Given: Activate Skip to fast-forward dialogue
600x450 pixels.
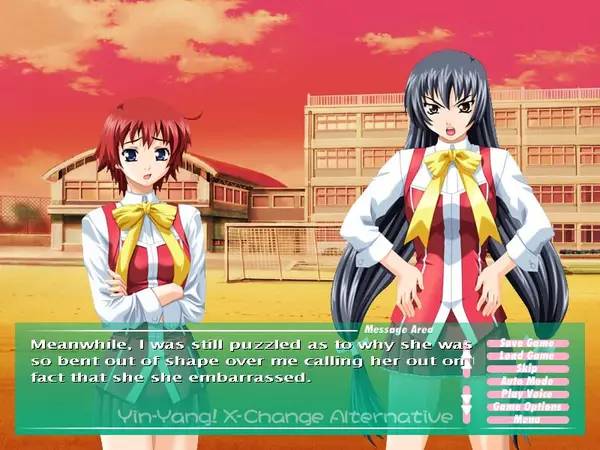Looking at the screenshot, I should 527,368.
